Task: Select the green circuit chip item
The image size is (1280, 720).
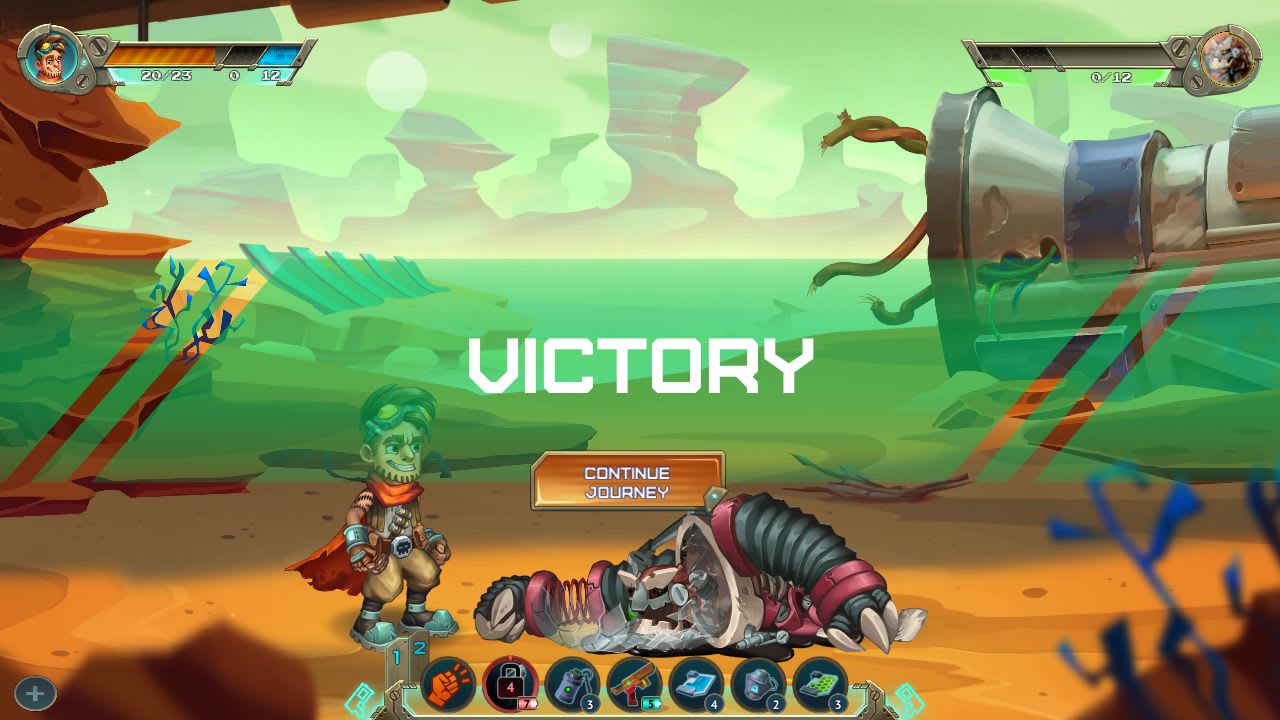Action: [819, 684]
